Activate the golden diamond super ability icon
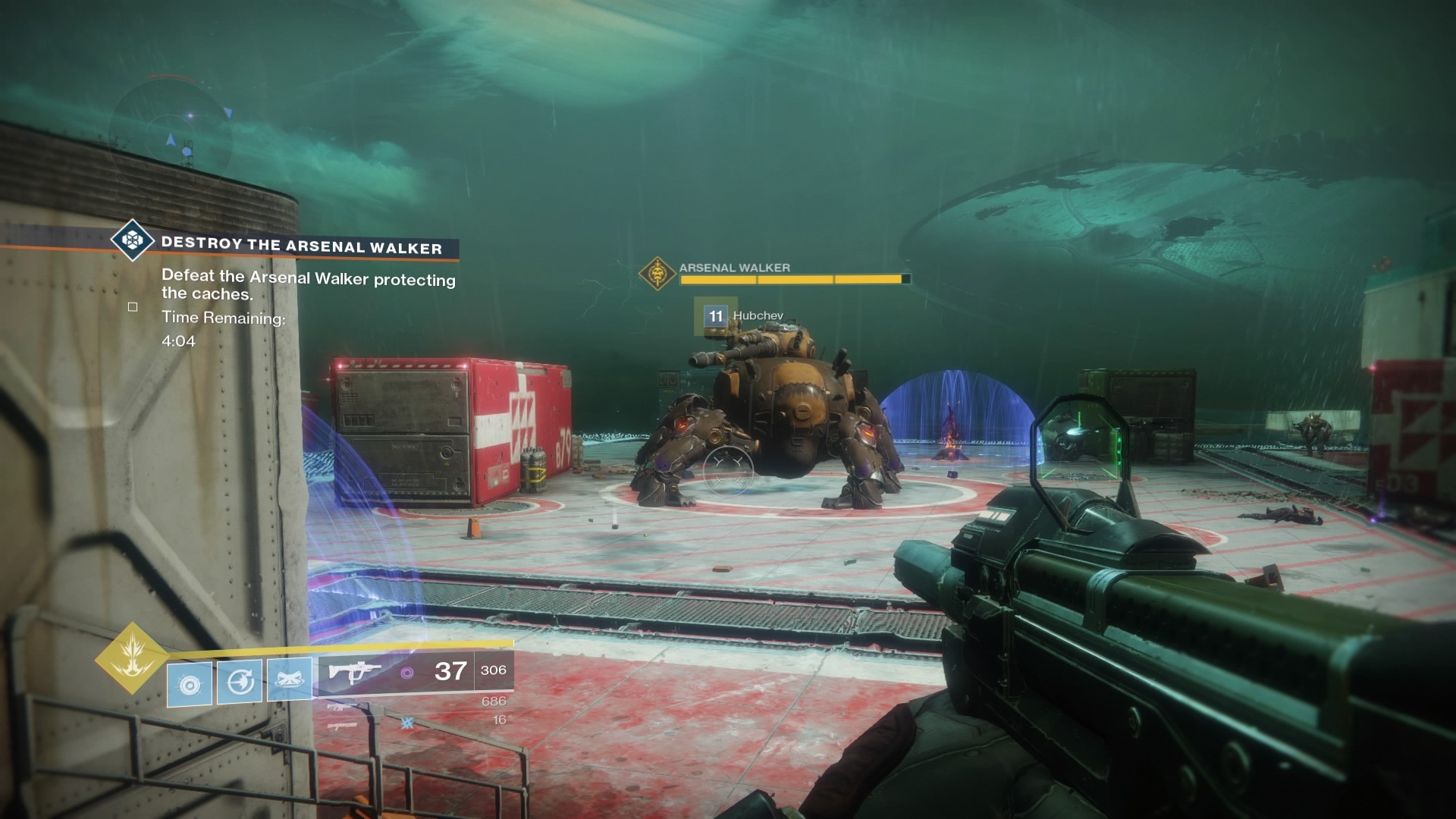Image resolution: width=1456 pixels, height=819 pixels. [131, 658]
